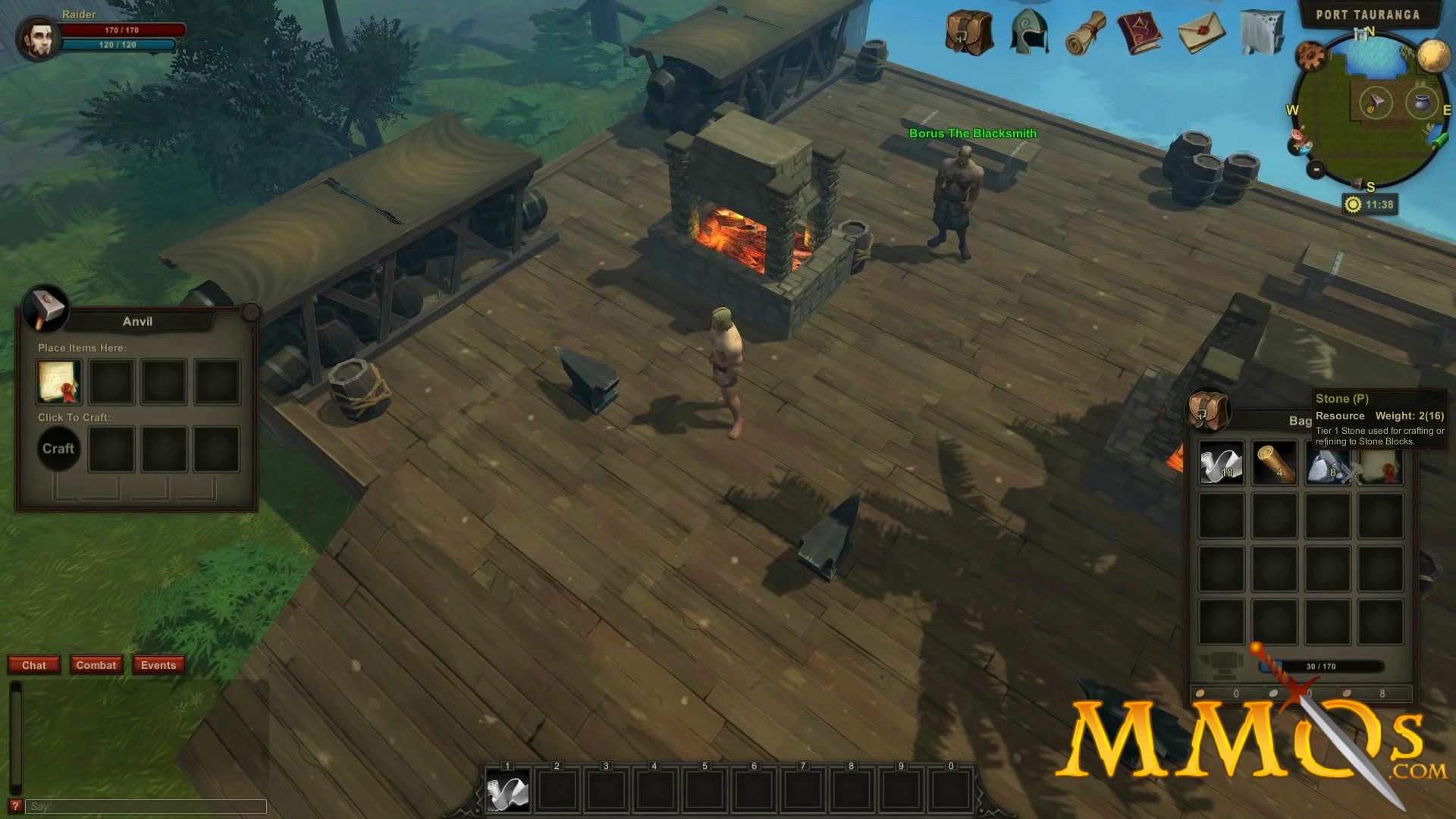
Task: Click the Raider character portrait
Action: tap(38, 38)
